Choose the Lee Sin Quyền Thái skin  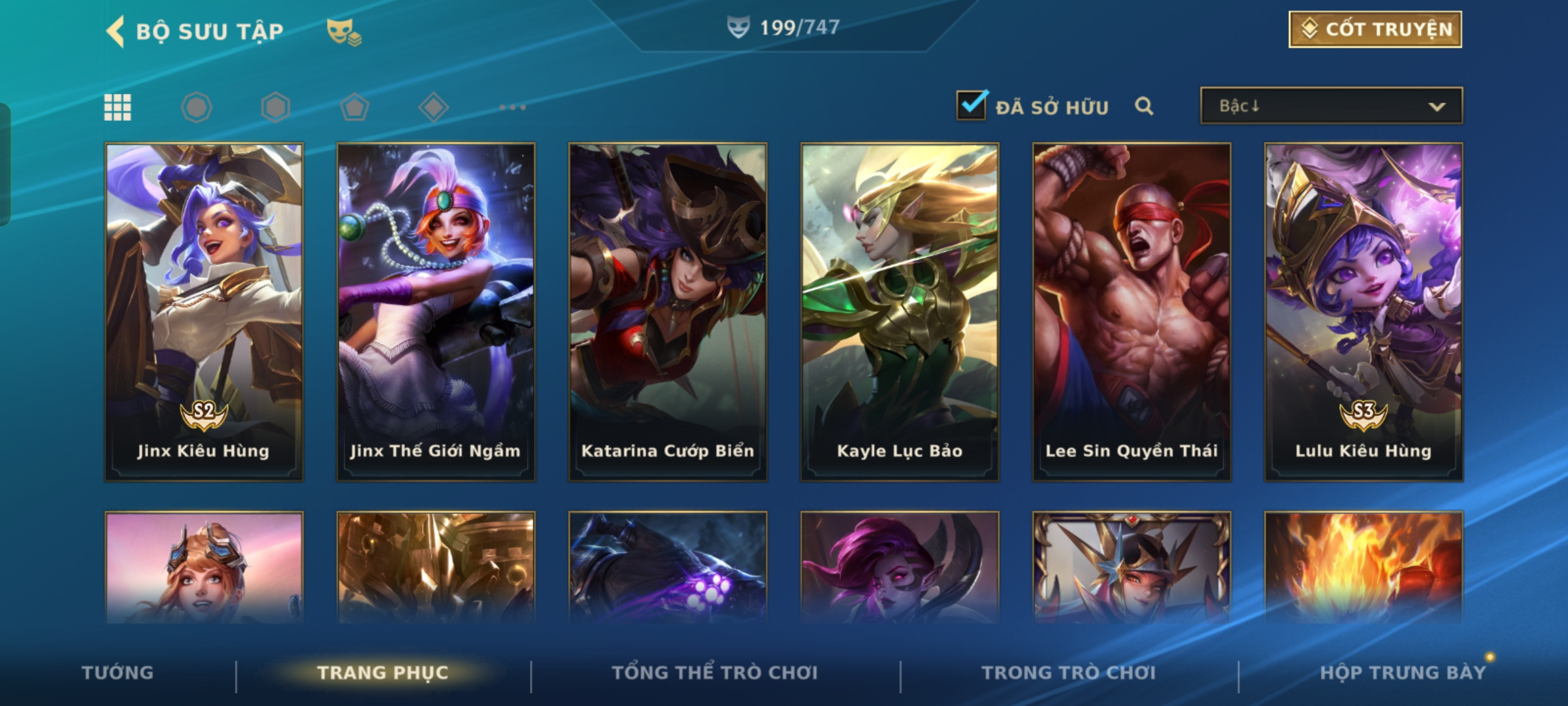click(1132, 312)
